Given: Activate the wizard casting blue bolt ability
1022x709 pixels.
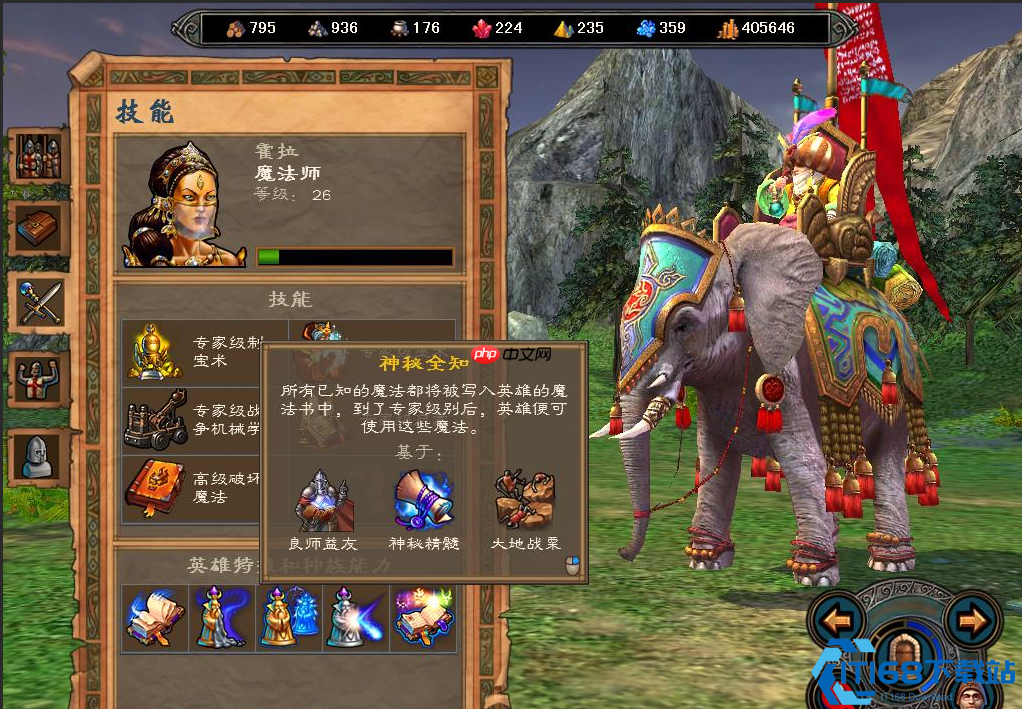Looking at the screenshot, I should 355,617.
